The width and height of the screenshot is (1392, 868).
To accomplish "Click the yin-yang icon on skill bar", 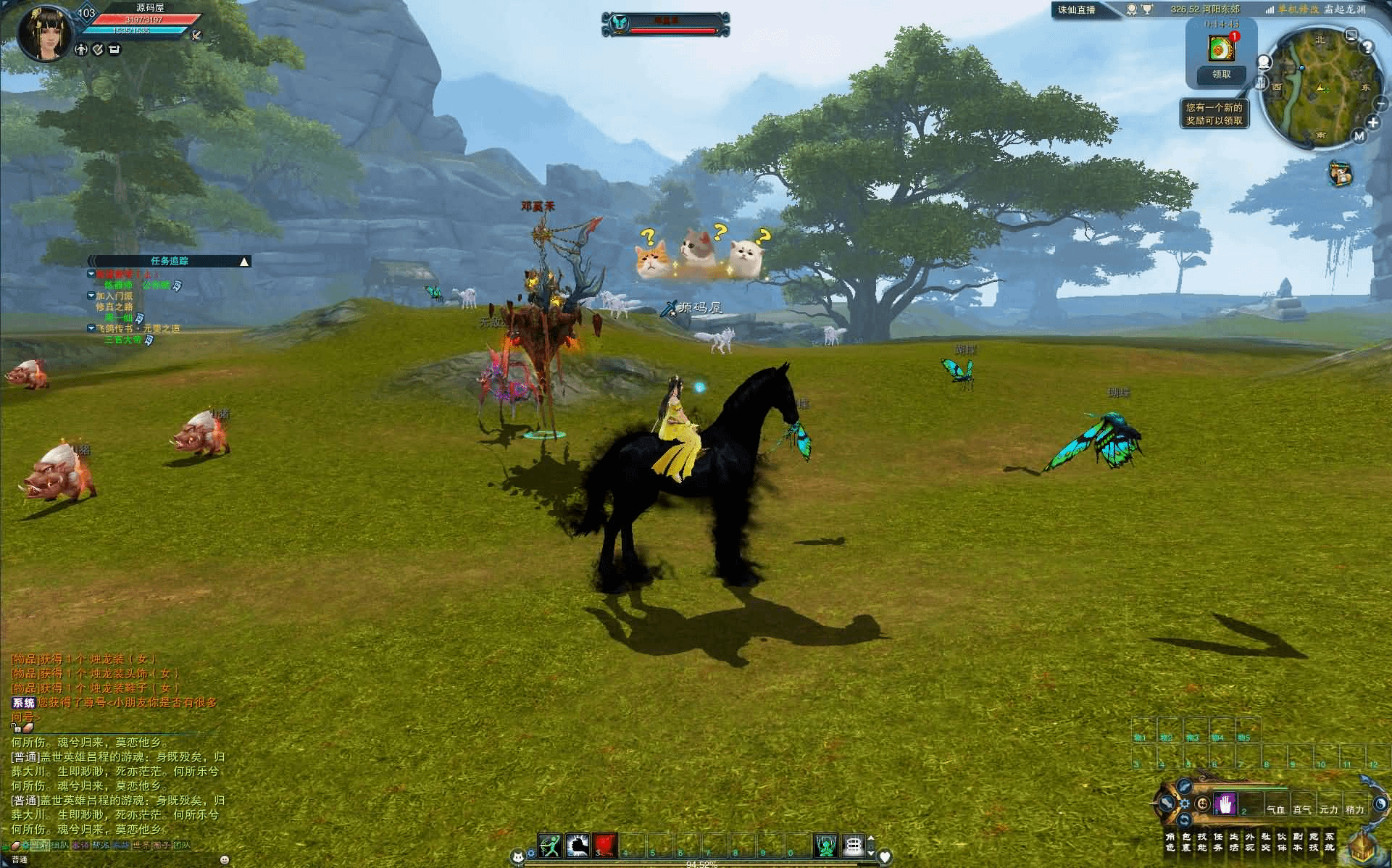I will click(1379, 804).
